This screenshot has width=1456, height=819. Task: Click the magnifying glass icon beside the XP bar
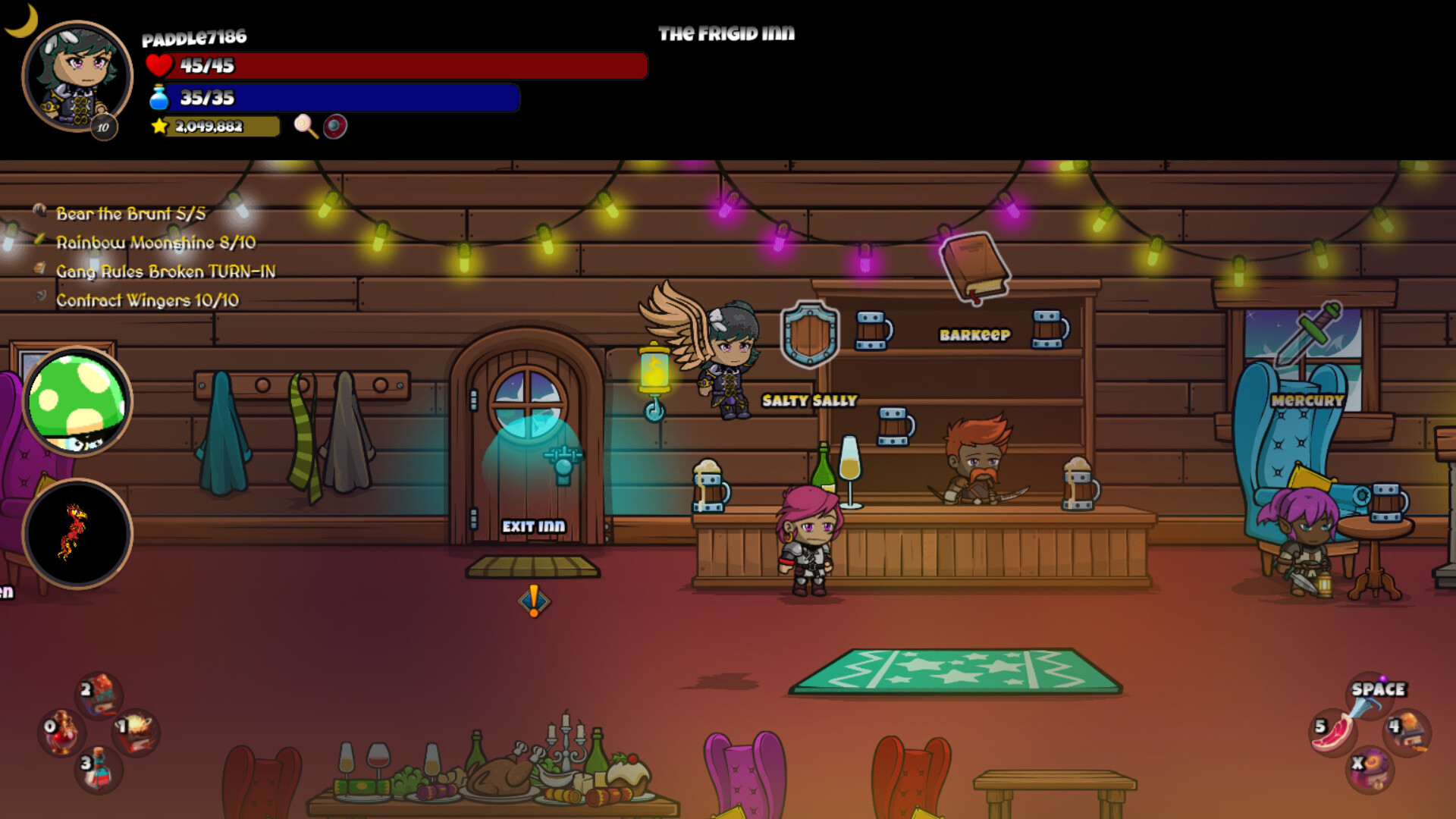305,127
